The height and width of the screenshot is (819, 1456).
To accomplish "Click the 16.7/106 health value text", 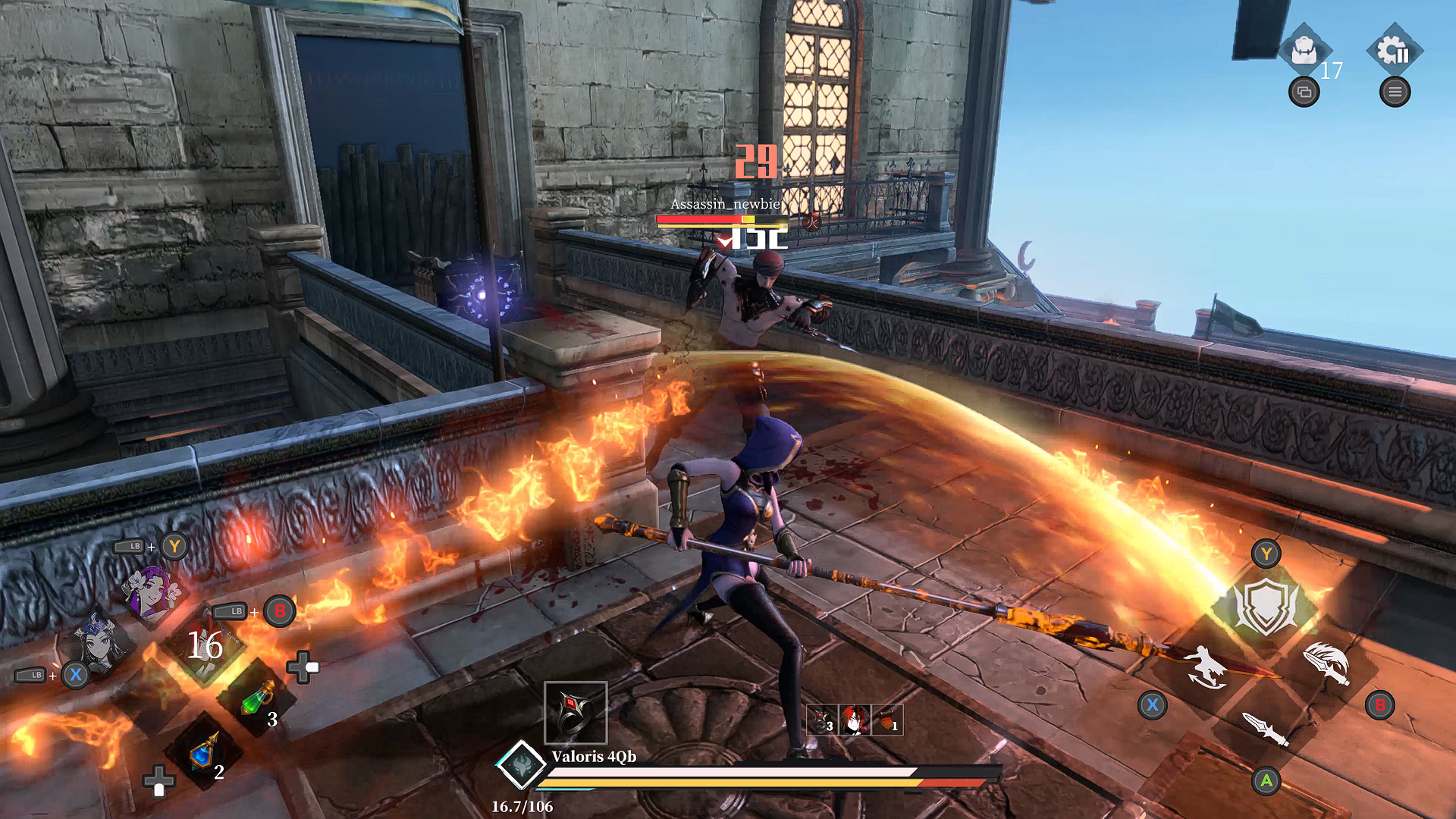I will [523, 807].
